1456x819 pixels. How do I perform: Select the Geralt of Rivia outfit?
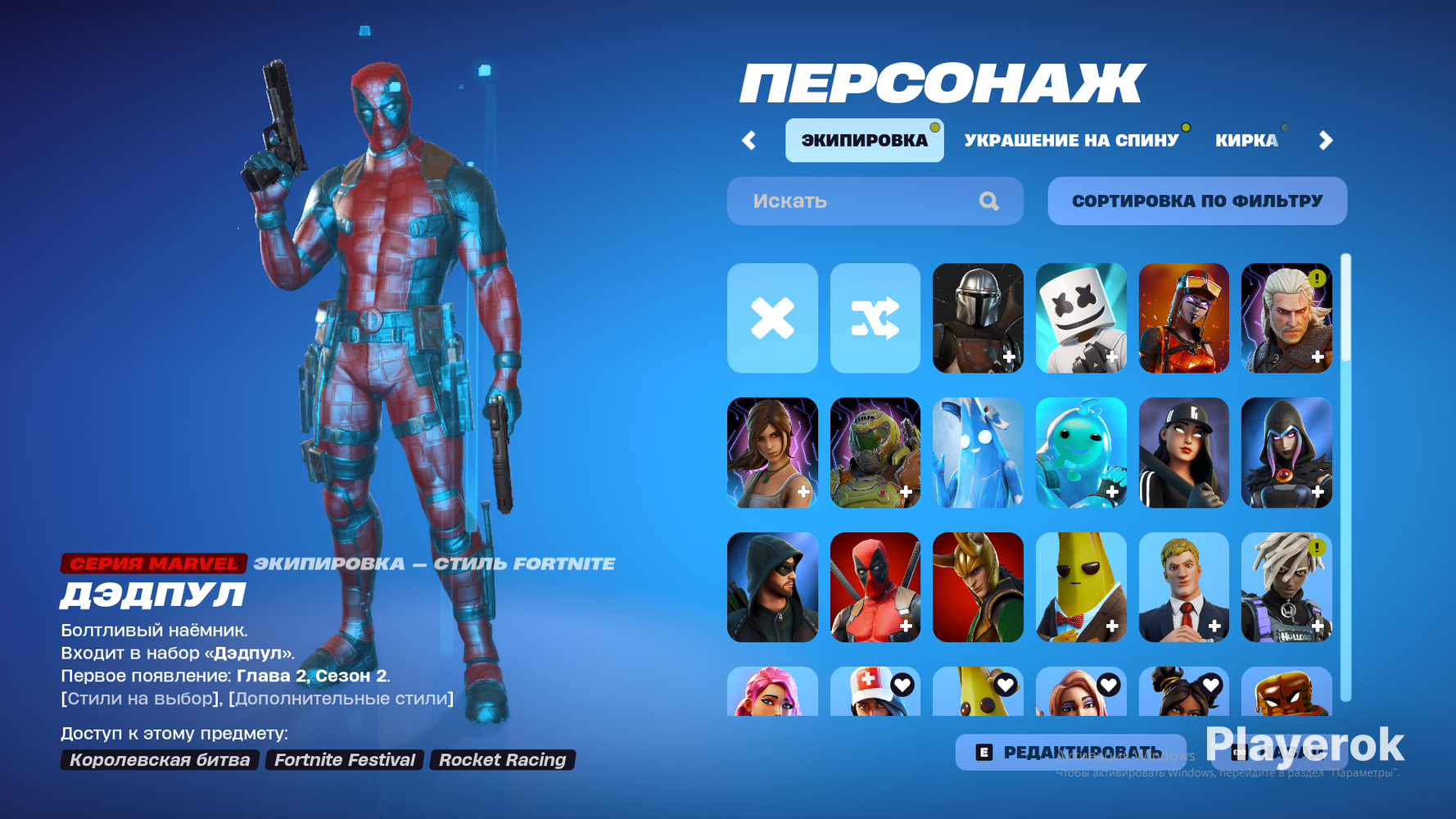point(1286,318)
